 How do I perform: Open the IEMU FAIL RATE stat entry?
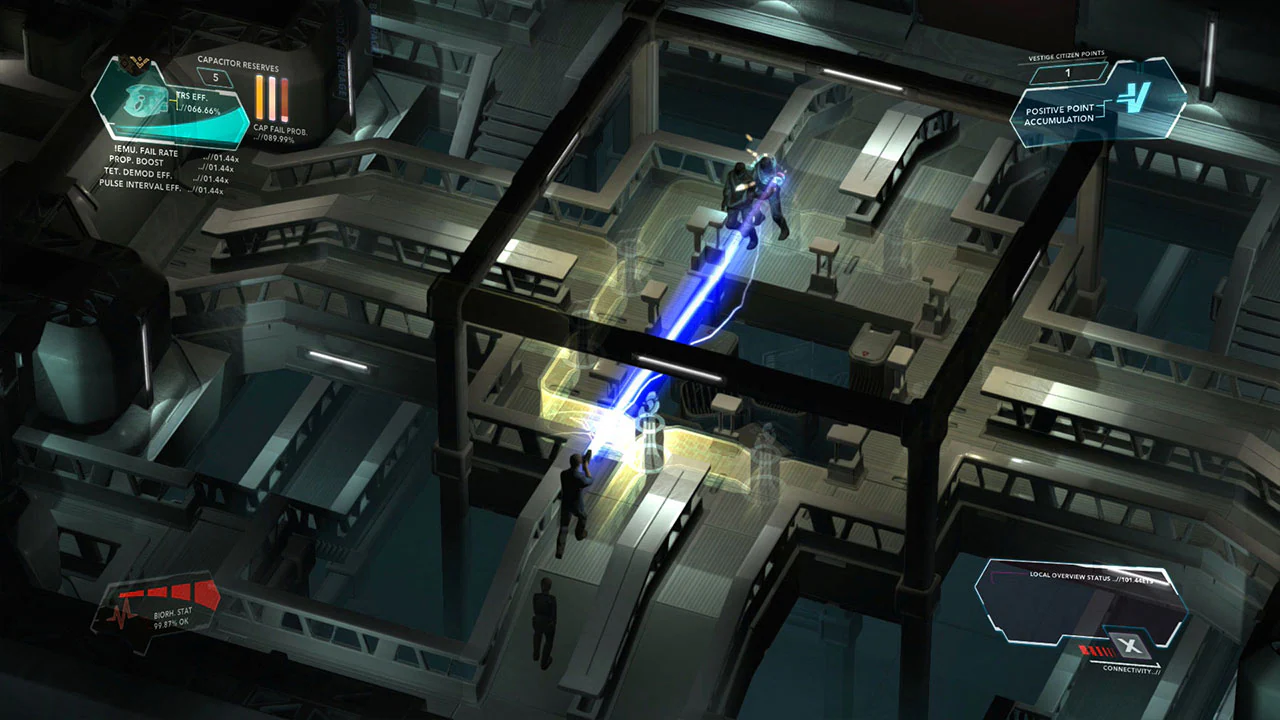tap(145, 150)
